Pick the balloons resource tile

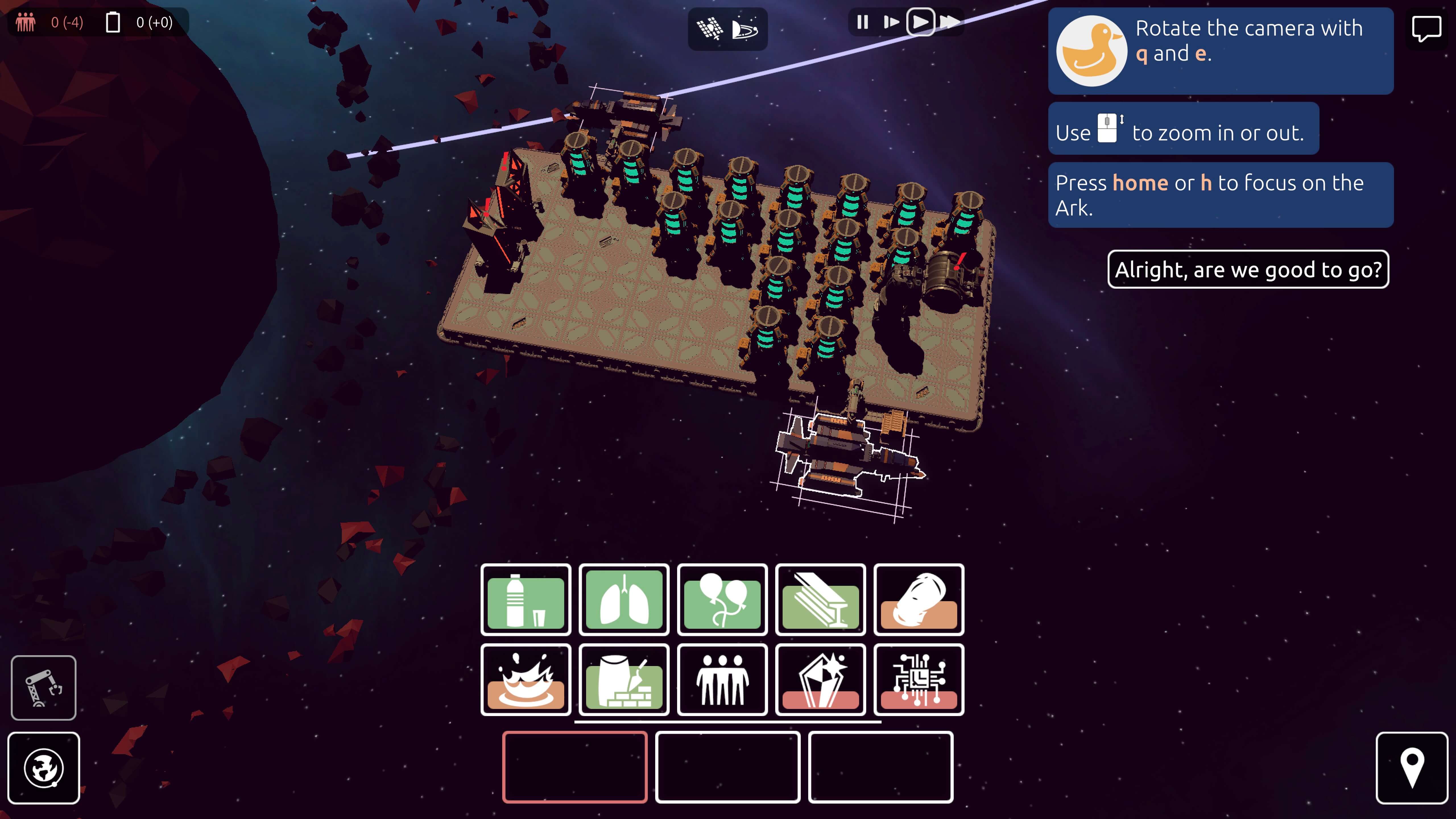point(722,600)
